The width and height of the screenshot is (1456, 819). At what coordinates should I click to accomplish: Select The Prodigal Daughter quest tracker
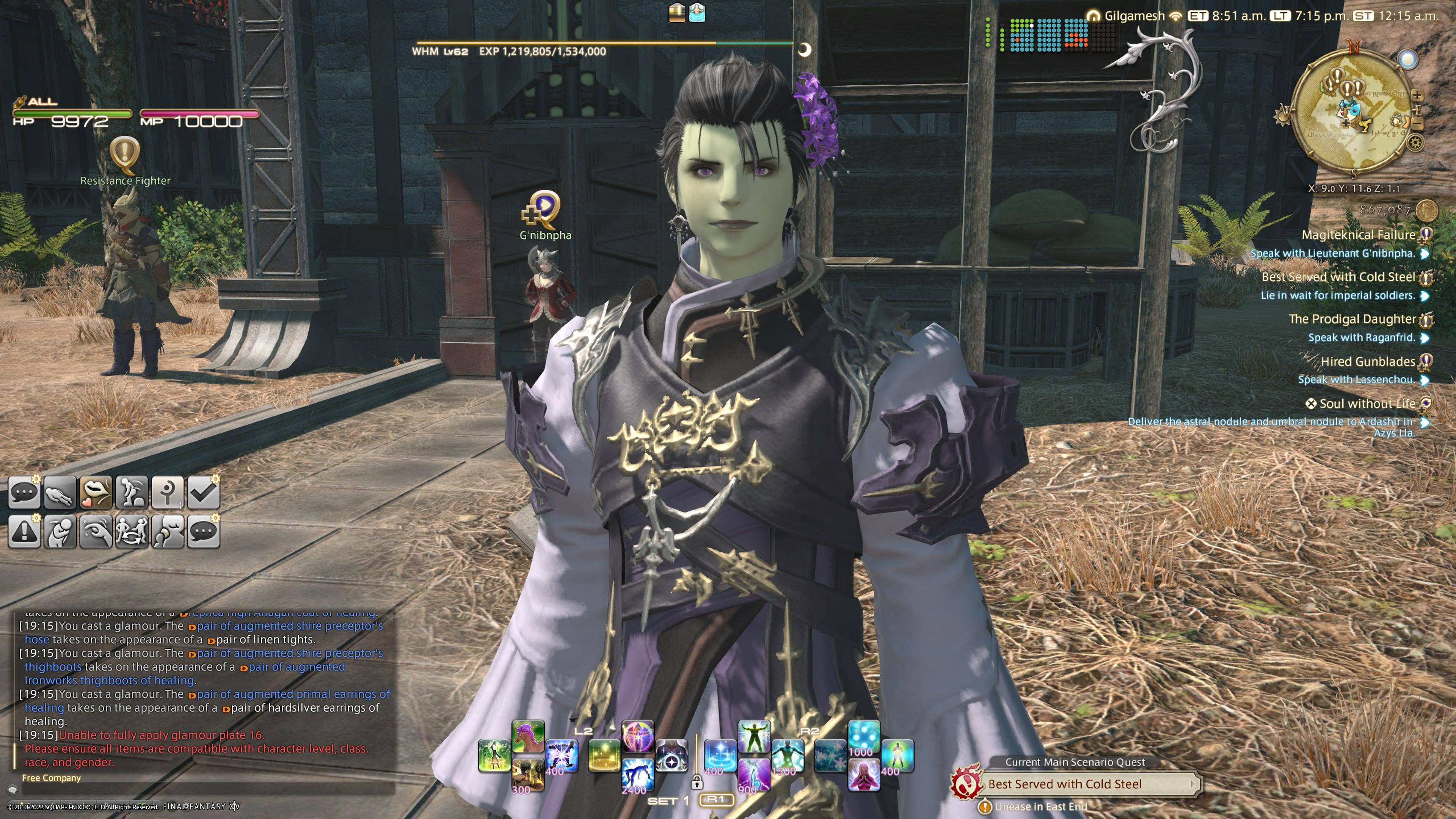pos(1351,319)
